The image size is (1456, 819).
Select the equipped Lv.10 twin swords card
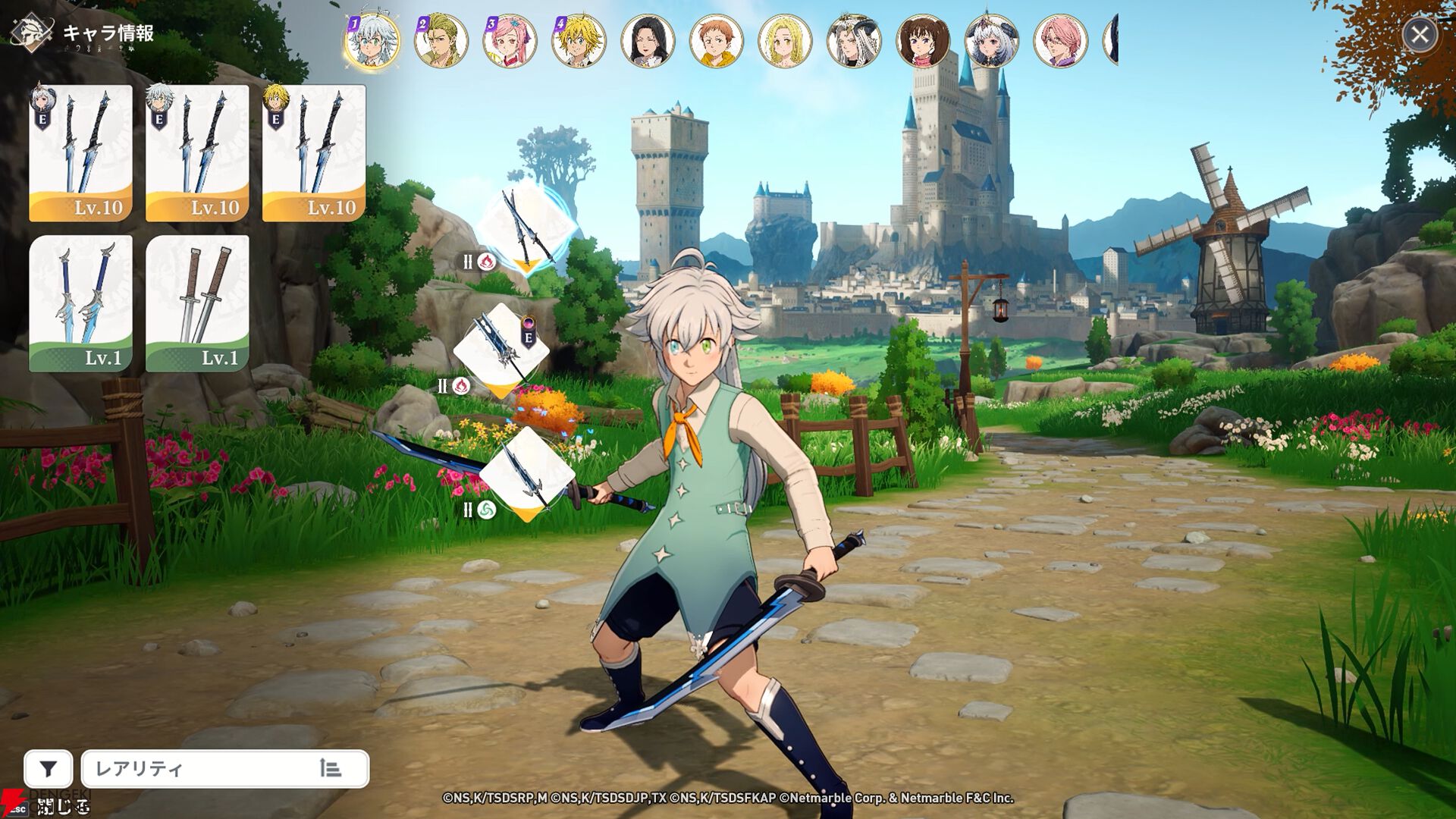click(x=81, y=148)
